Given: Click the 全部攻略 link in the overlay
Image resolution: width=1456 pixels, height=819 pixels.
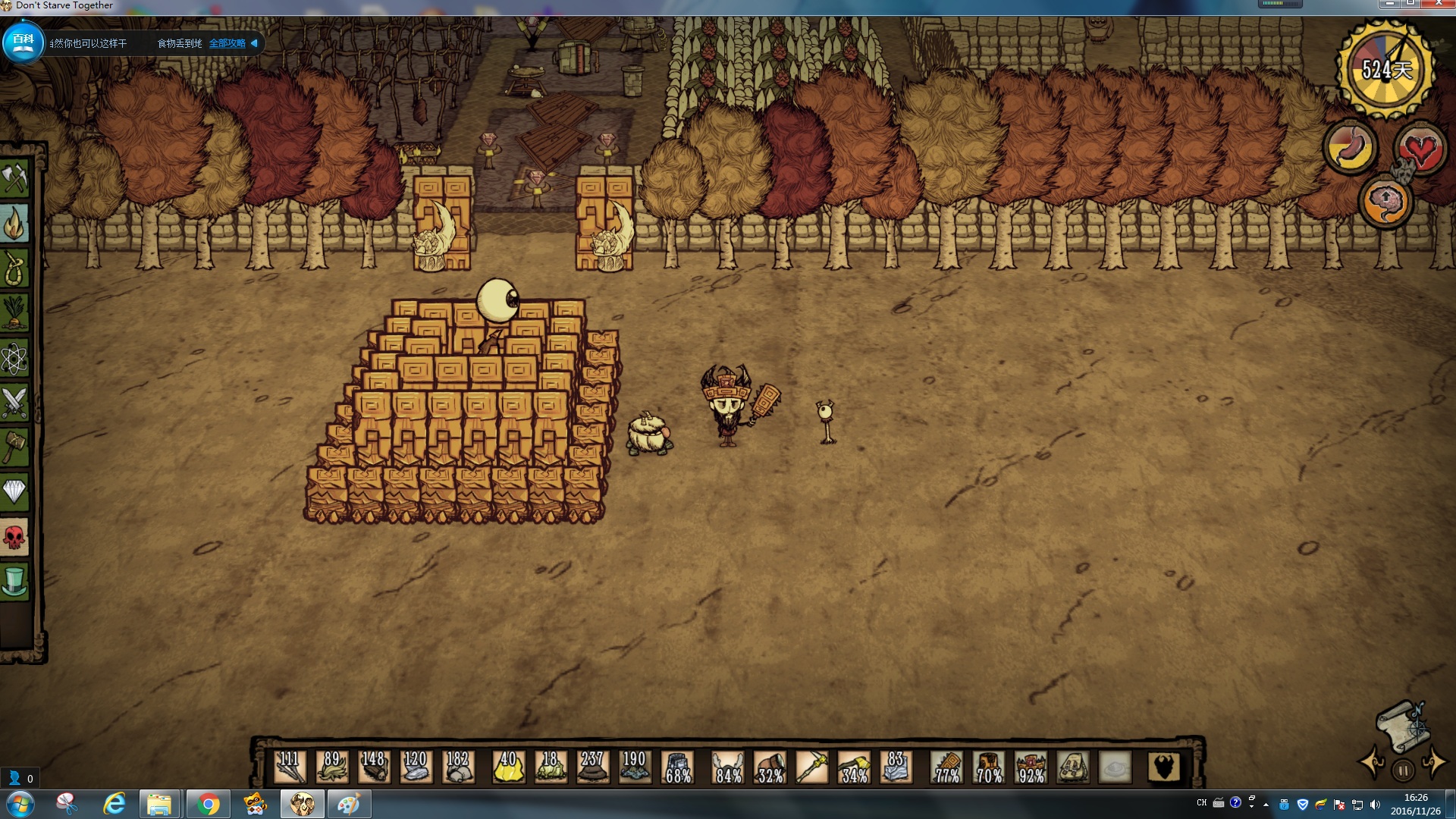Looking at the screenshot, I should coord(227,43).
